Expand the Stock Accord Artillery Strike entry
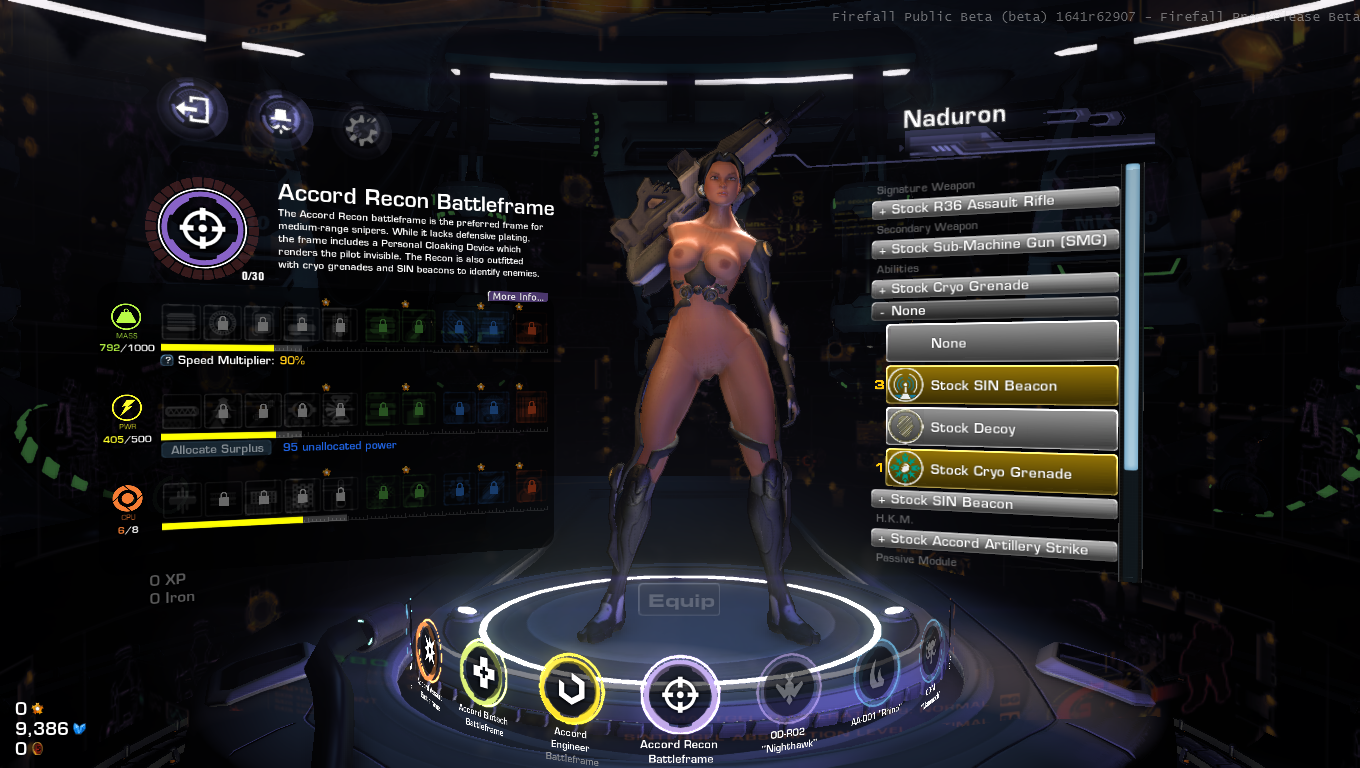This screenshot has width=1360, height=768. [995, 542]
